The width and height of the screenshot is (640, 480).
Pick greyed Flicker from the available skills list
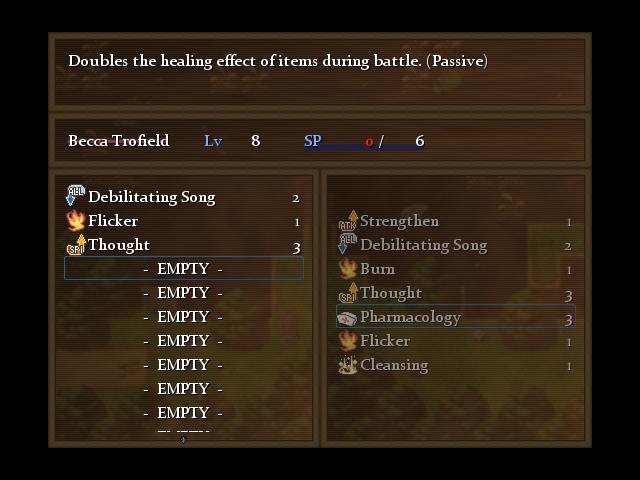[384, 341]
